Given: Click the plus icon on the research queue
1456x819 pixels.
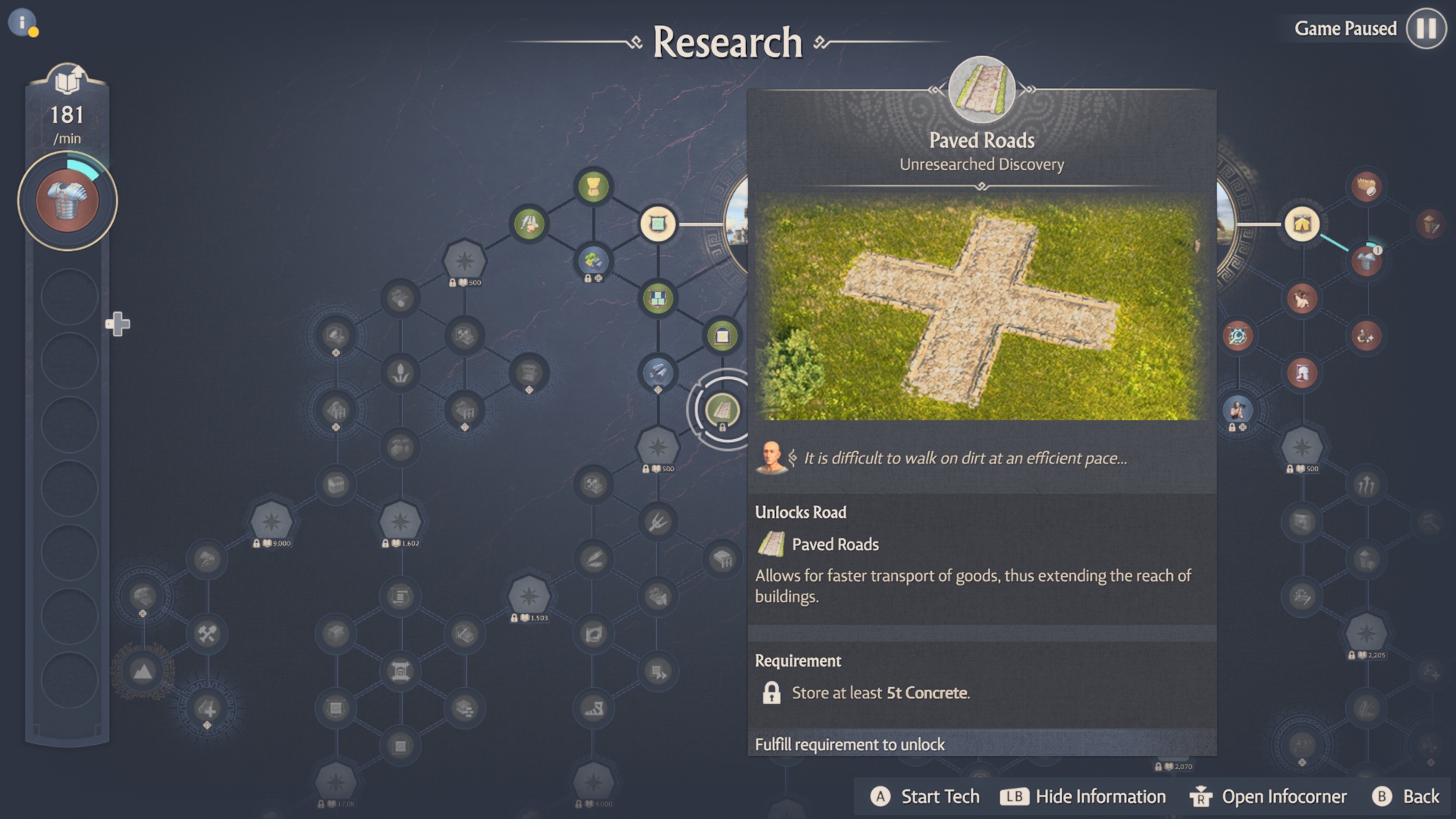Looking at the screenshot, I should coord(118,324).
